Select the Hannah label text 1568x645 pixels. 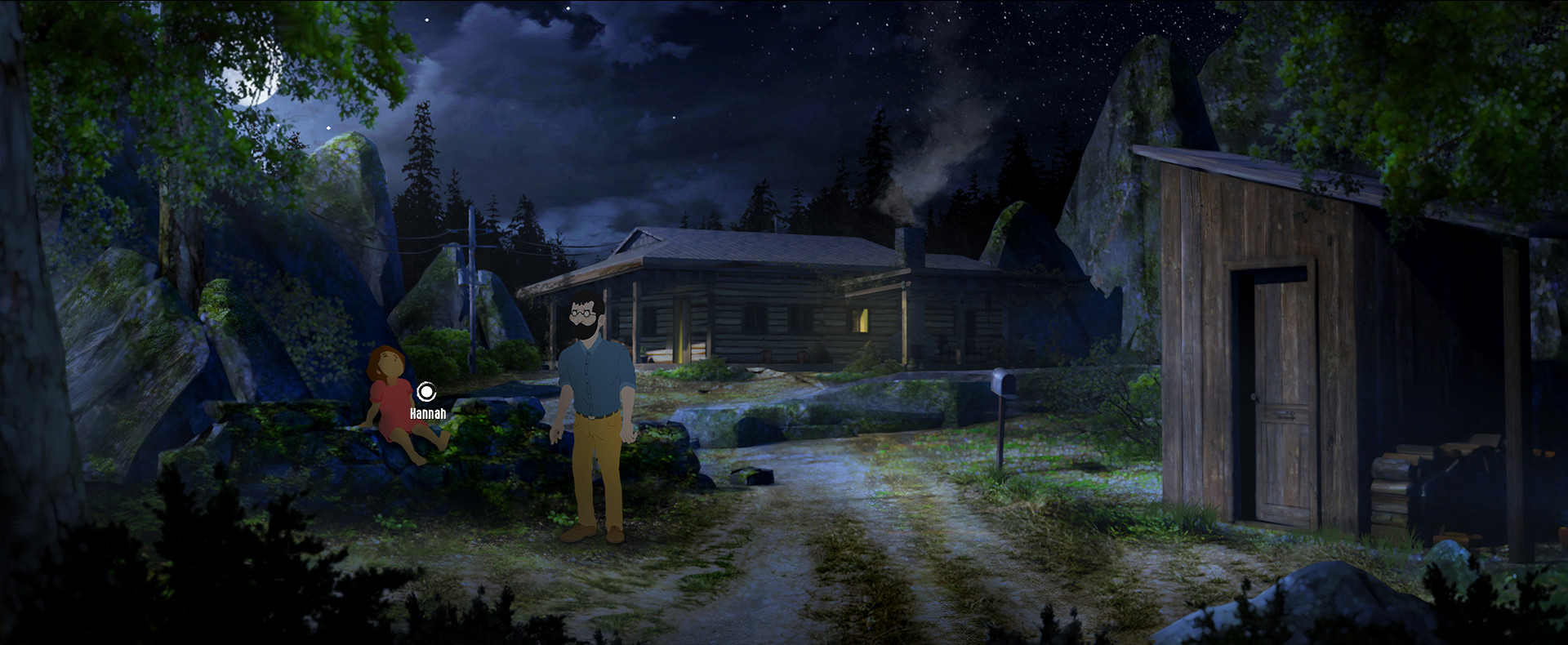(x=426, y=413)
